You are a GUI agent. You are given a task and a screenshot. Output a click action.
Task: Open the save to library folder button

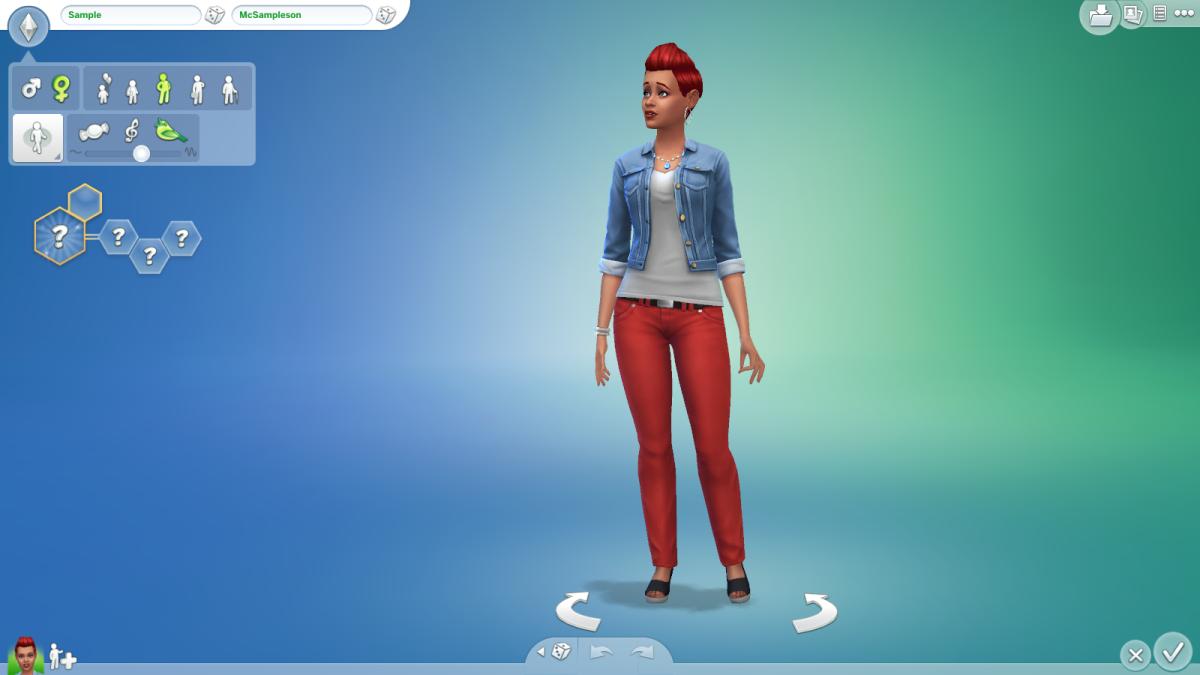[1100, 15]
